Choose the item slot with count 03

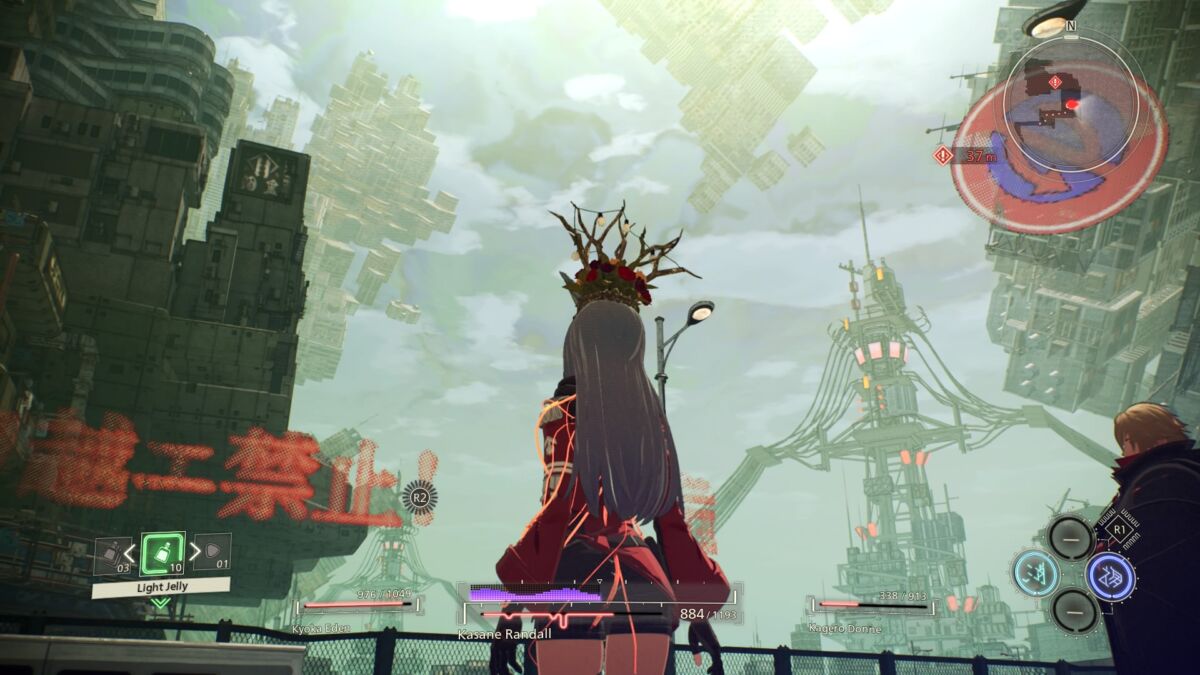coord(112,556)
